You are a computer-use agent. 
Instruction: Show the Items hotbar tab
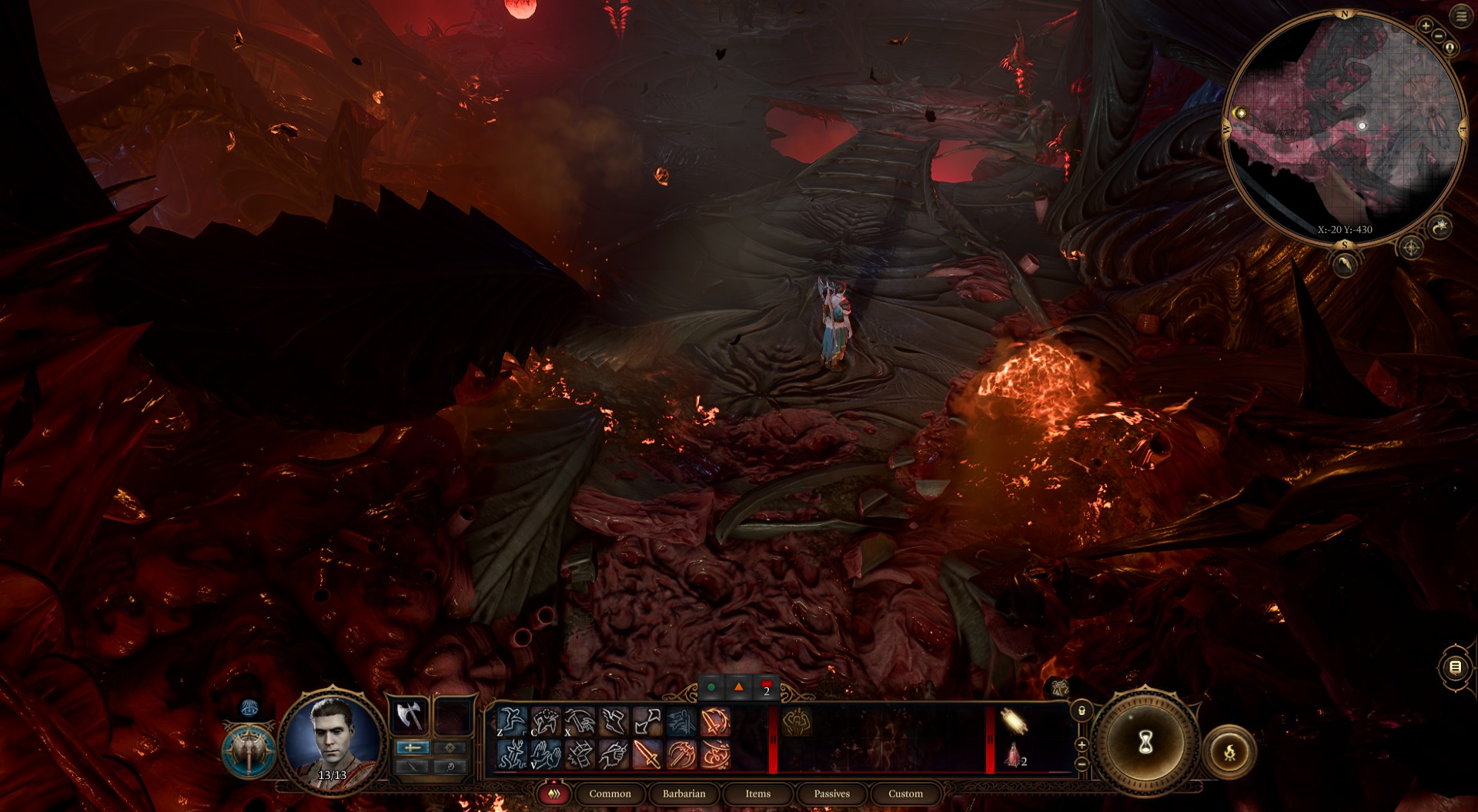coord(757,794)
